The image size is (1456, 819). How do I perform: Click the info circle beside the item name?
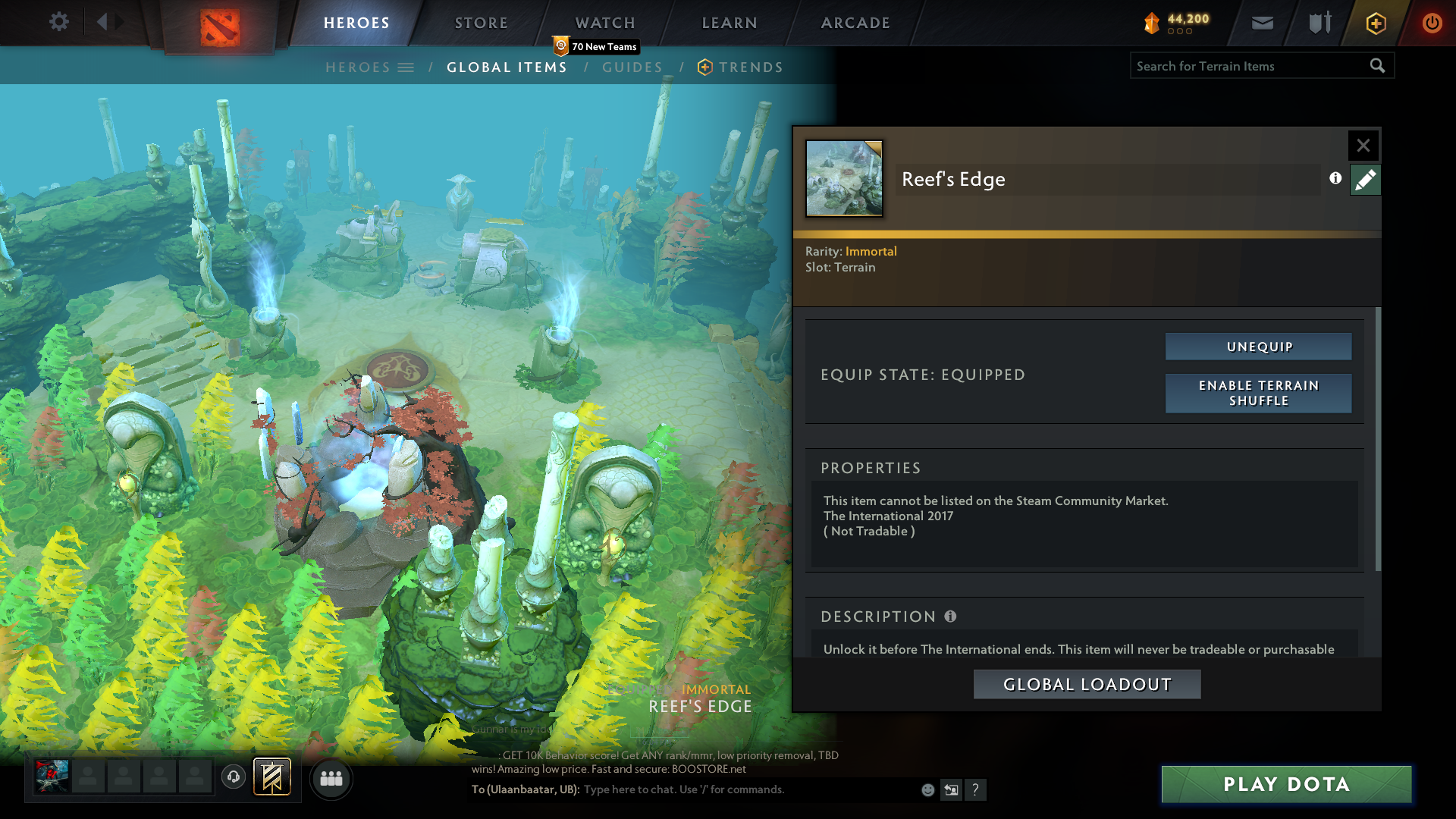point(1335,179)
